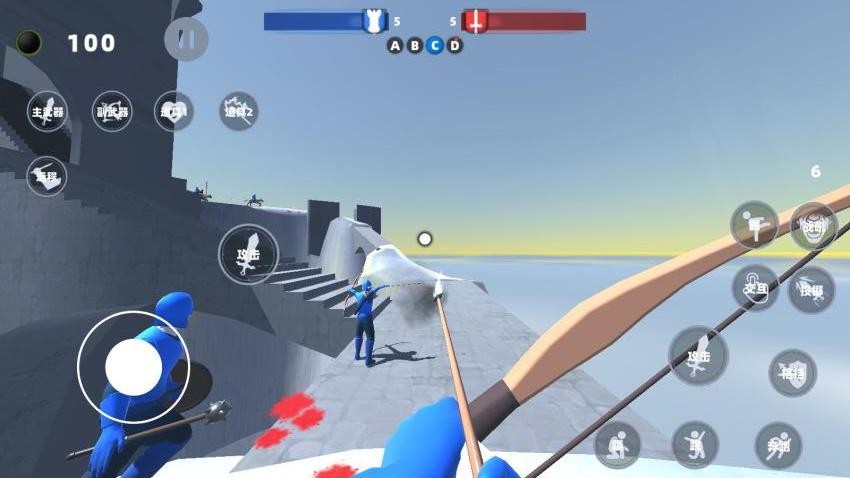The image size is (850, 478).
Task: Switch to the main weapon (主武器)
Action: [x=48, y=112]
